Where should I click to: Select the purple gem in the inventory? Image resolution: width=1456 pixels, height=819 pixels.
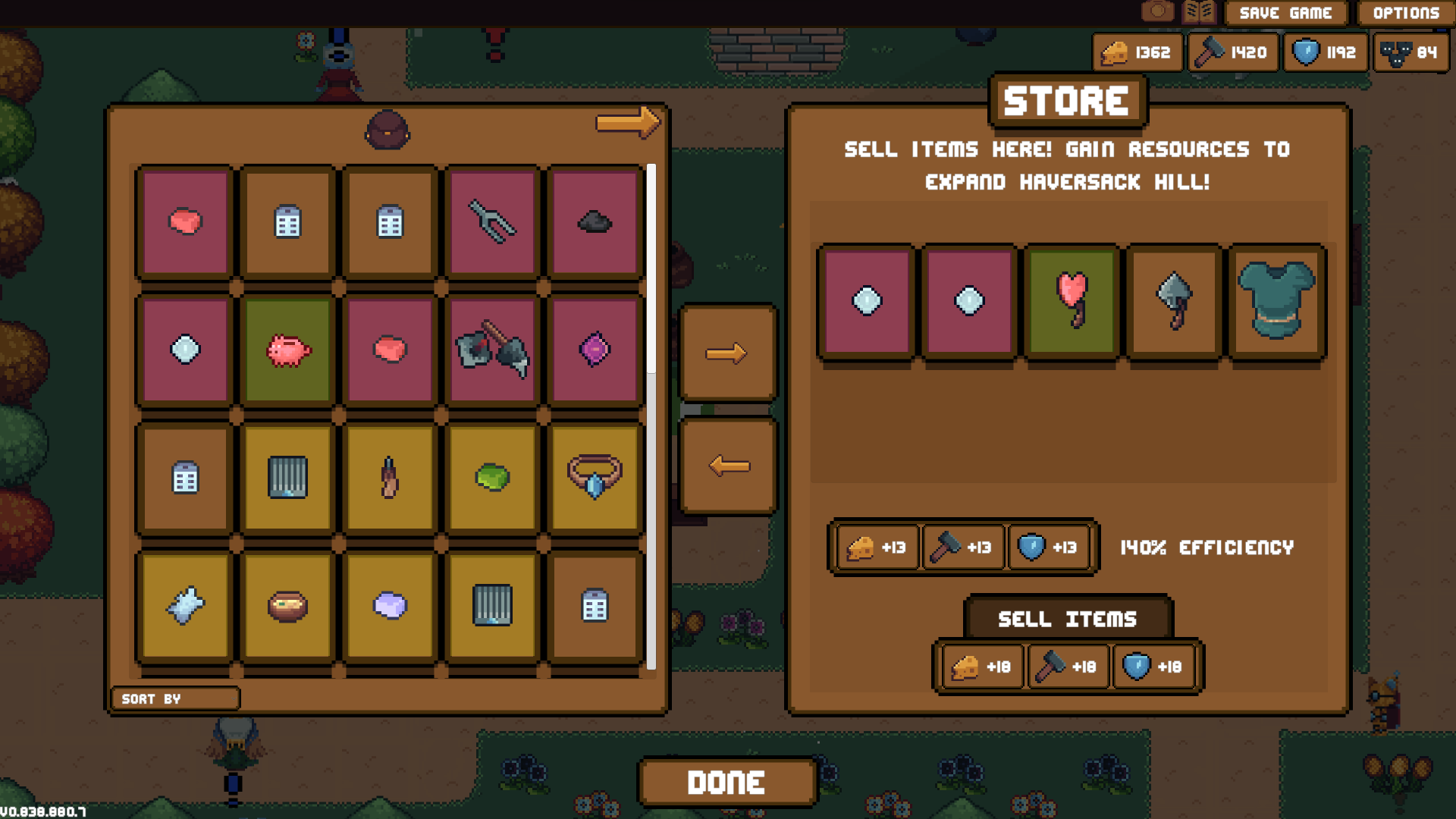point(595,350)
